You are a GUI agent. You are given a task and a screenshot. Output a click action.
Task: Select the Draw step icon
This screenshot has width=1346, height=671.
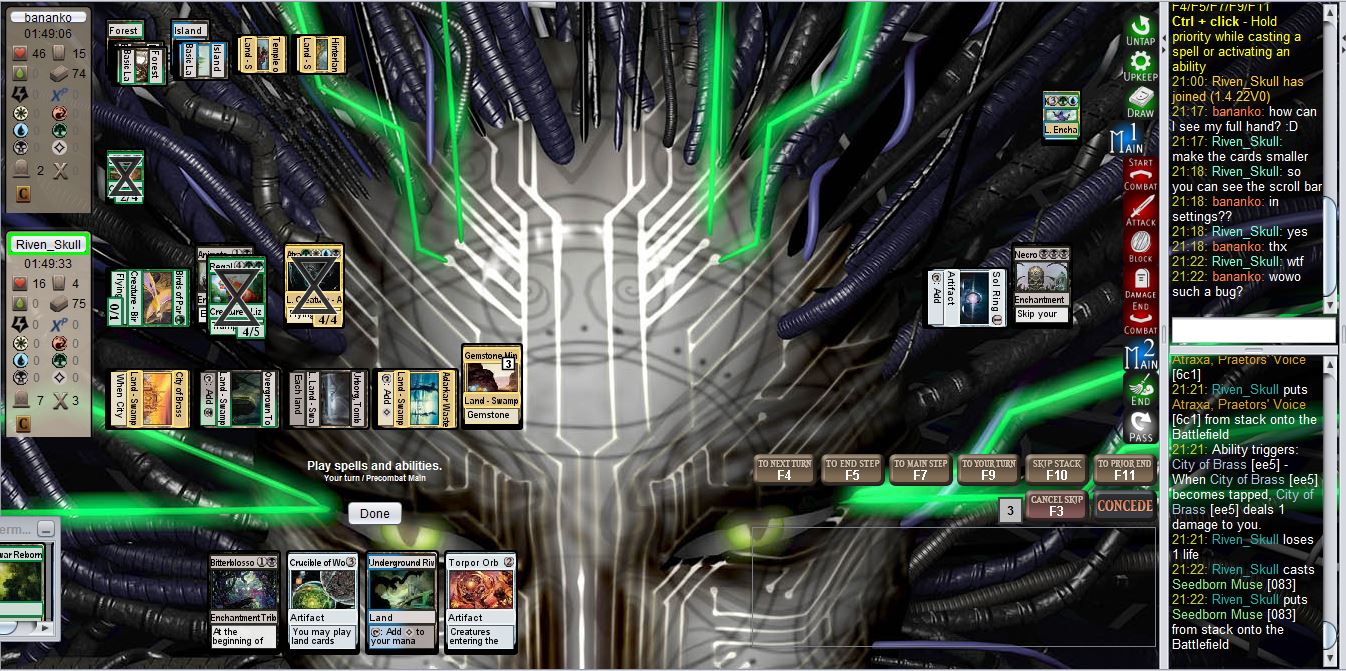click(x=1140, y=103)
